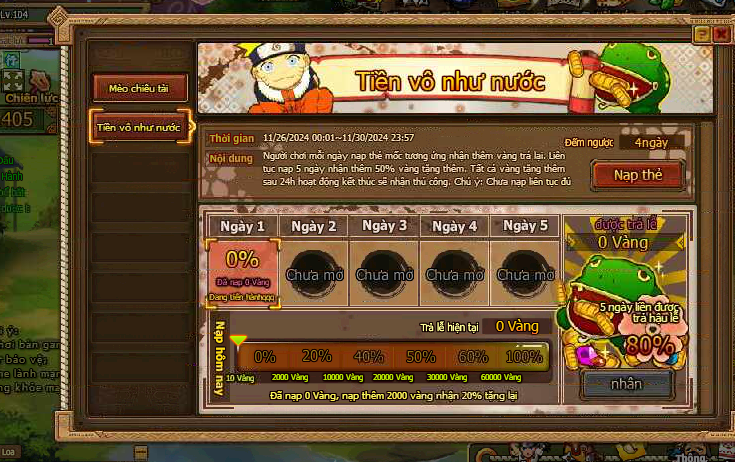735x462 pixels.
Task: Choose the Ngày 2 locked slot
Action: (x=313, y=273)
